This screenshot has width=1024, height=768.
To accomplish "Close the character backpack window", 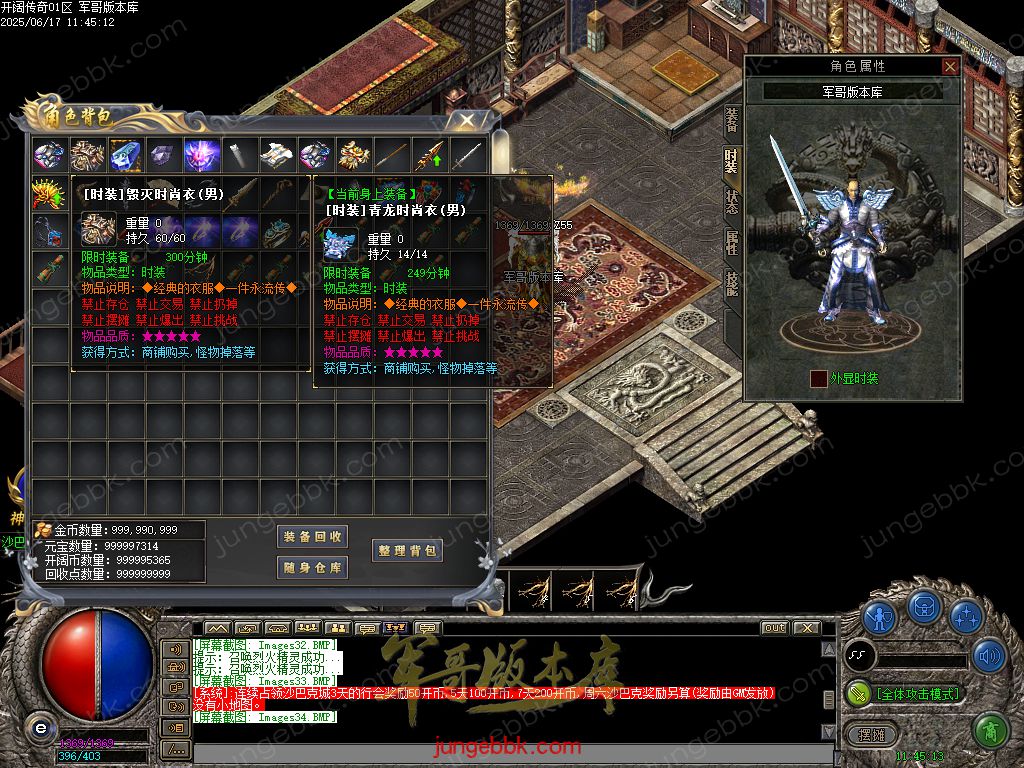I will click(x=466, y=121).
